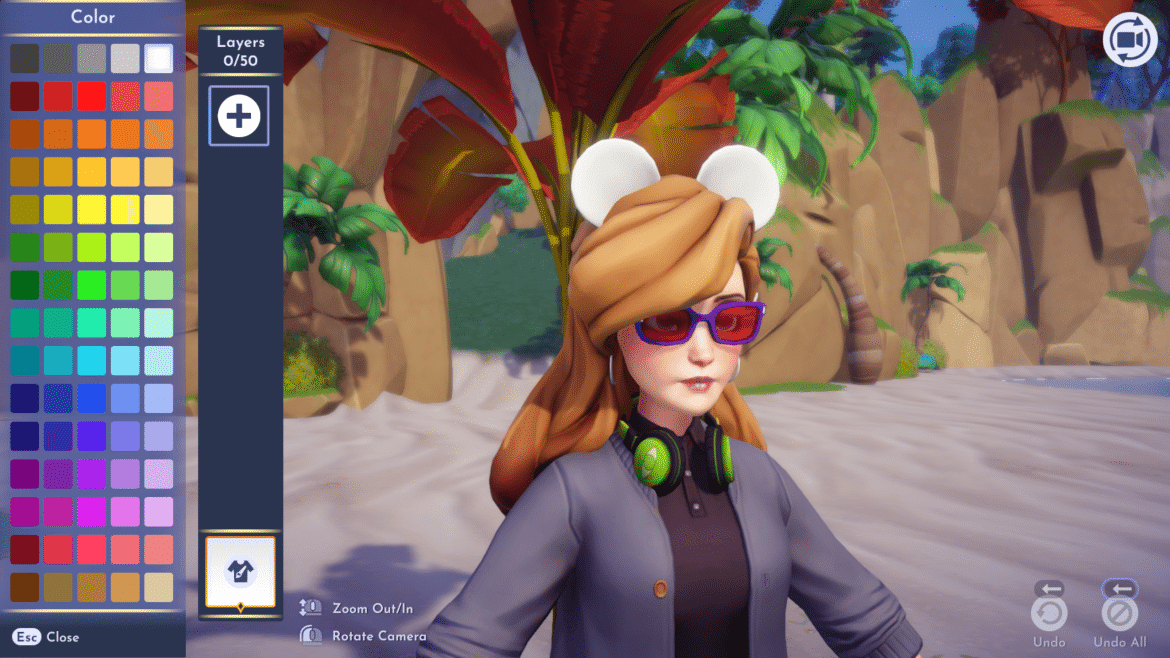Screen dimensions: 1170x658
Task: Pick the bright yellow color swatch
Action: click(91, 209)
